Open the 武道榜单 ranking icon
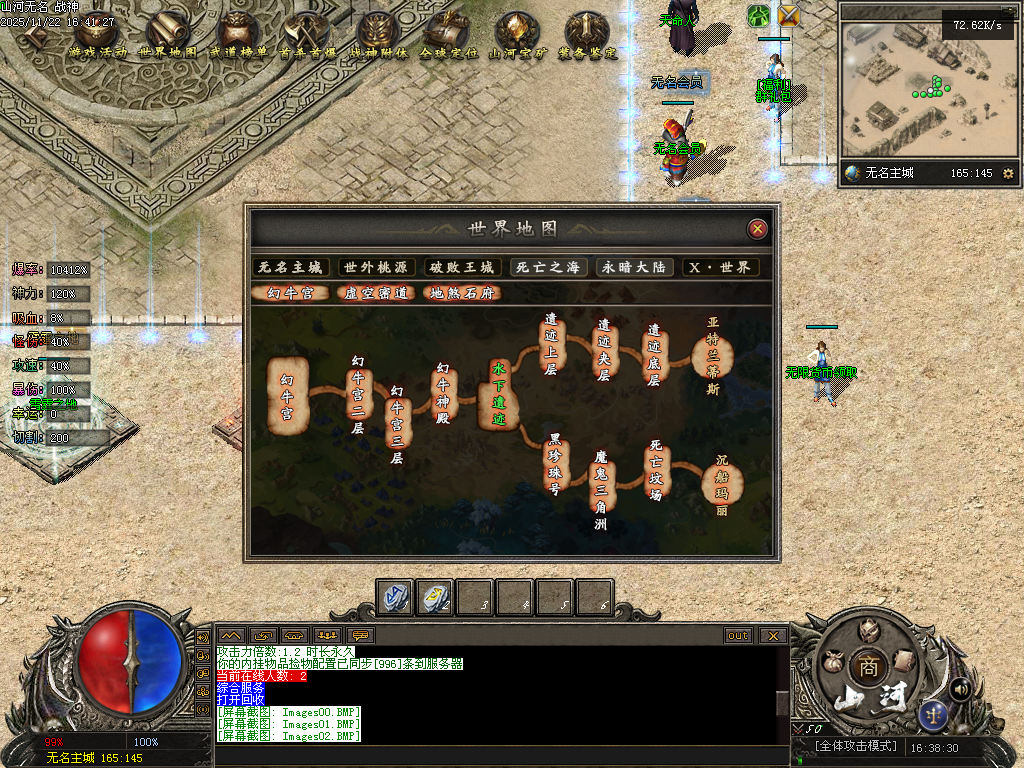The height and width of the screenshot is (768, 1024). (238, 36)
